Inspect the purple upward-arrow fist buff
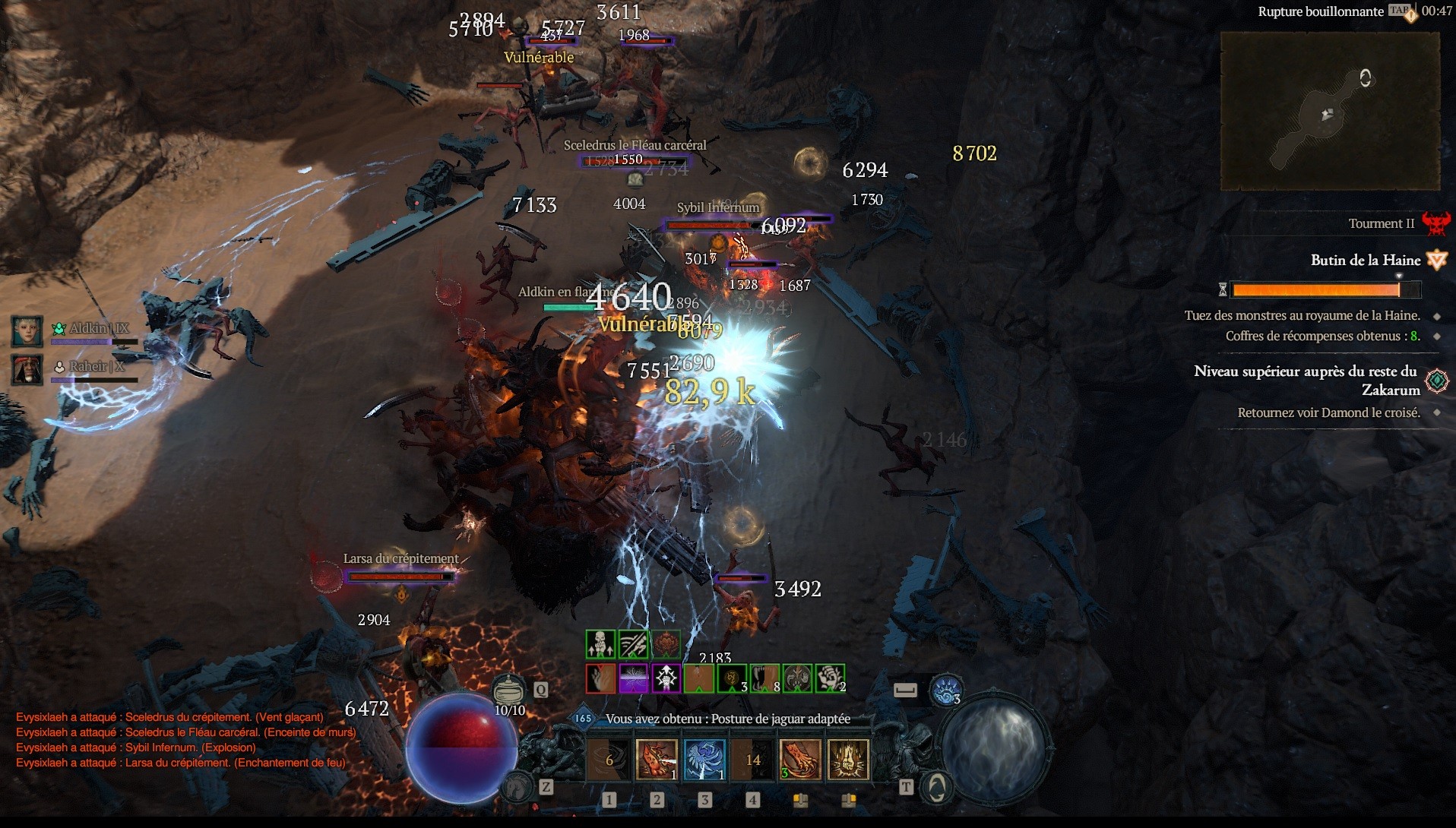1456x828 pixels. [666, 678]
